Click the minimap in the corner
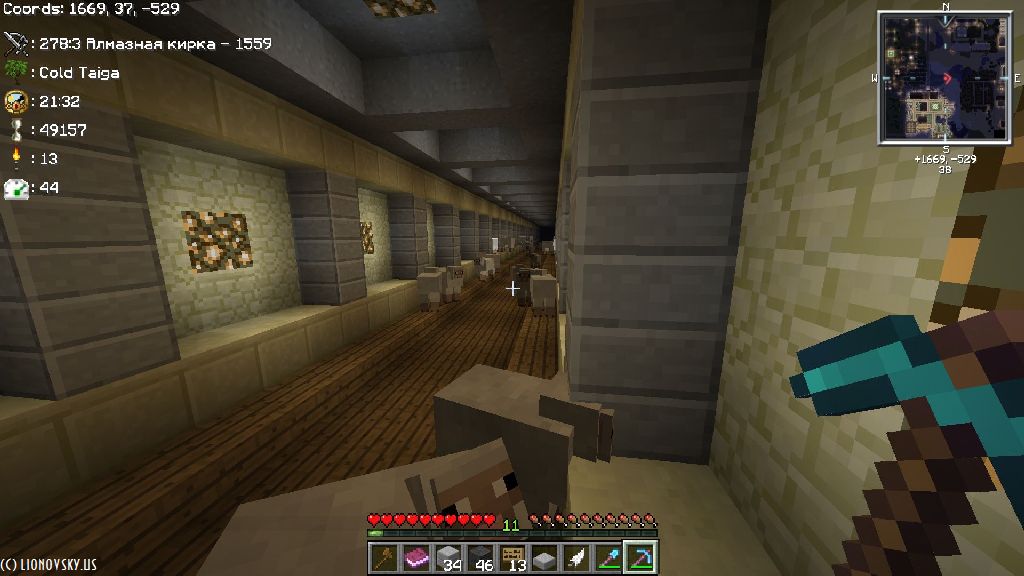 (x=945, y=77)
